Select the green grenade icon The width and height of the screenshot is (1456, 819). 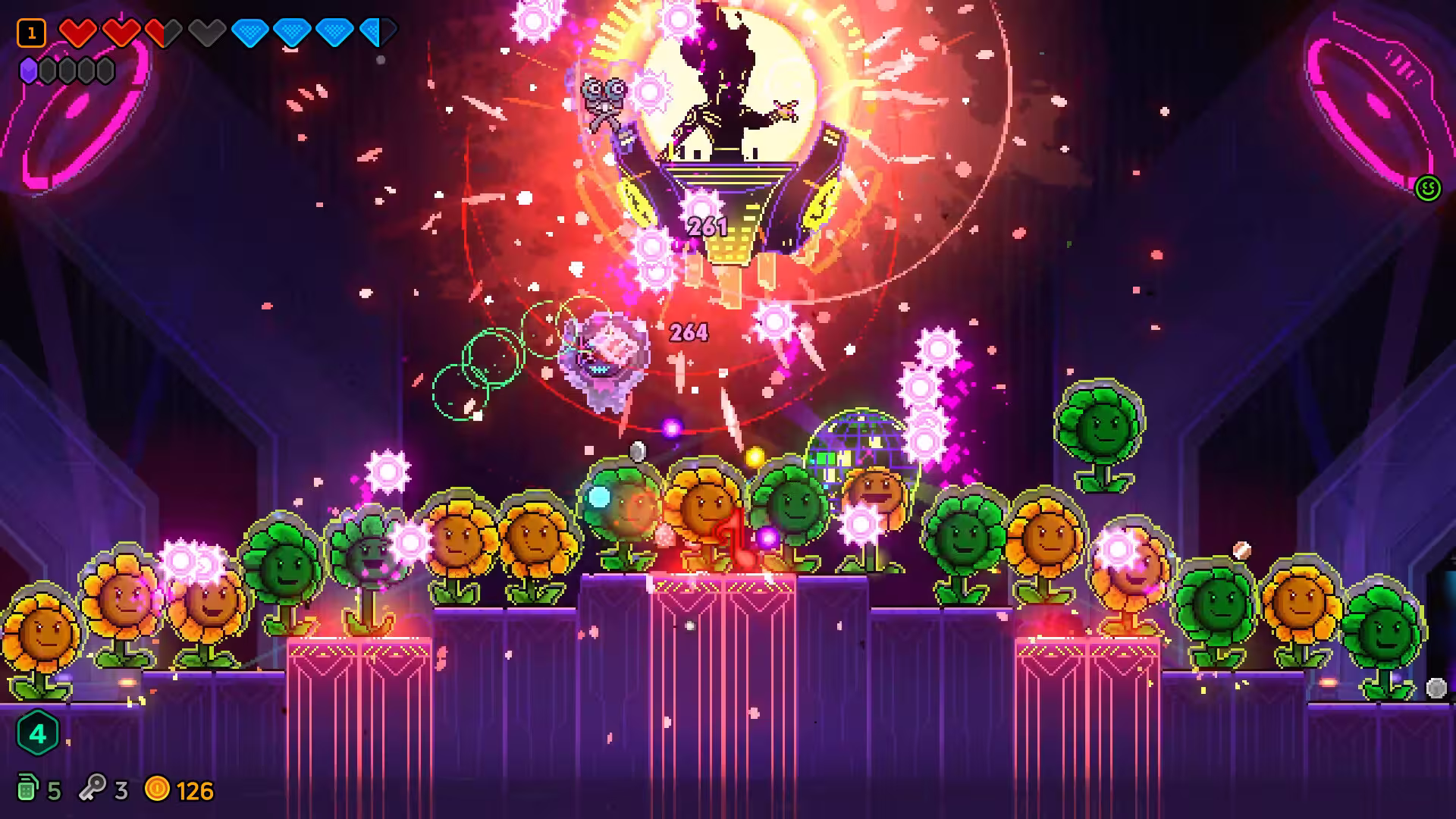(27, 789)
